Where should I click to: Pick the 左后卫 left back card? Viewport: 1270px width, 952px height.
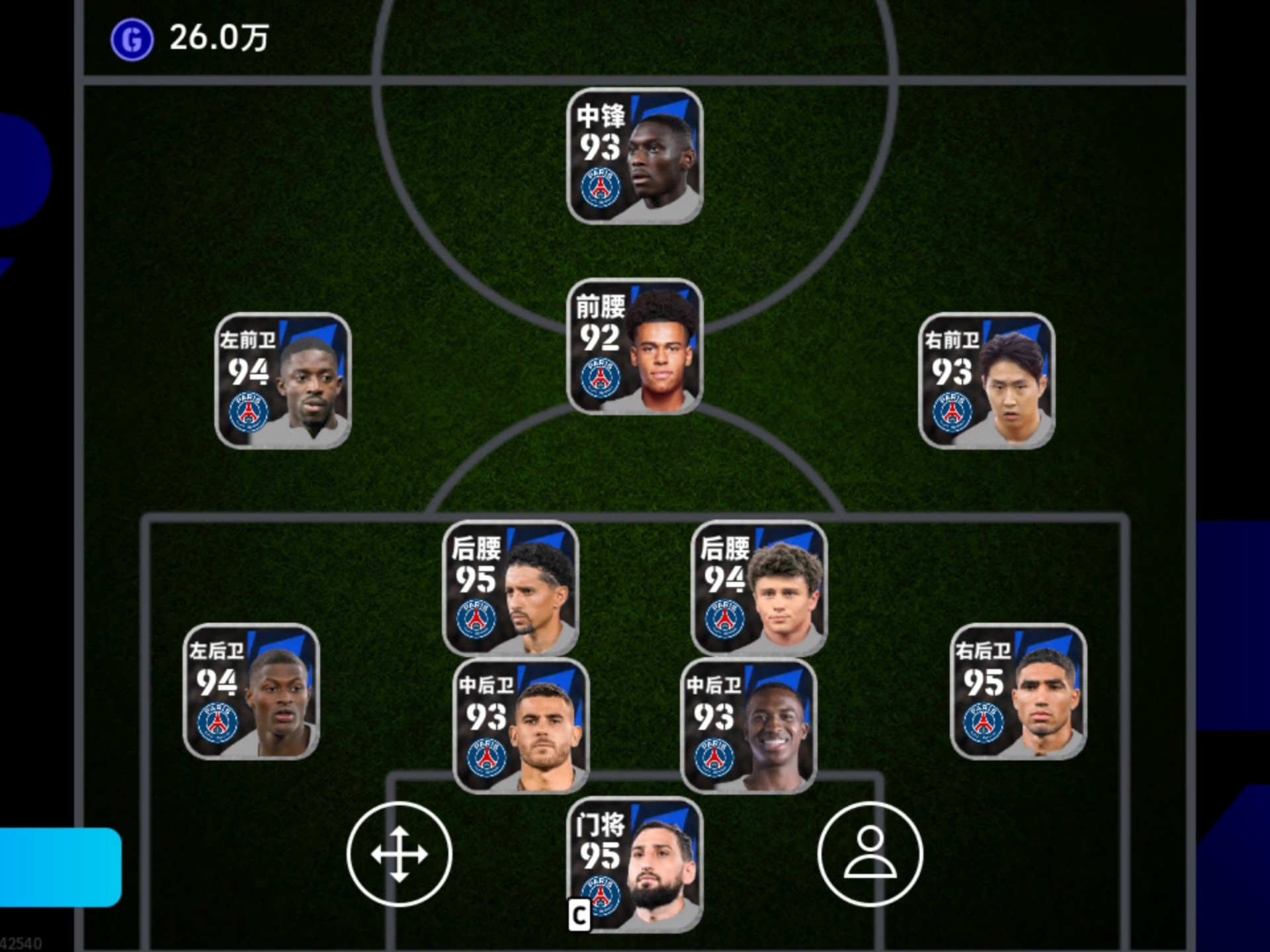[x=251, y=692]
